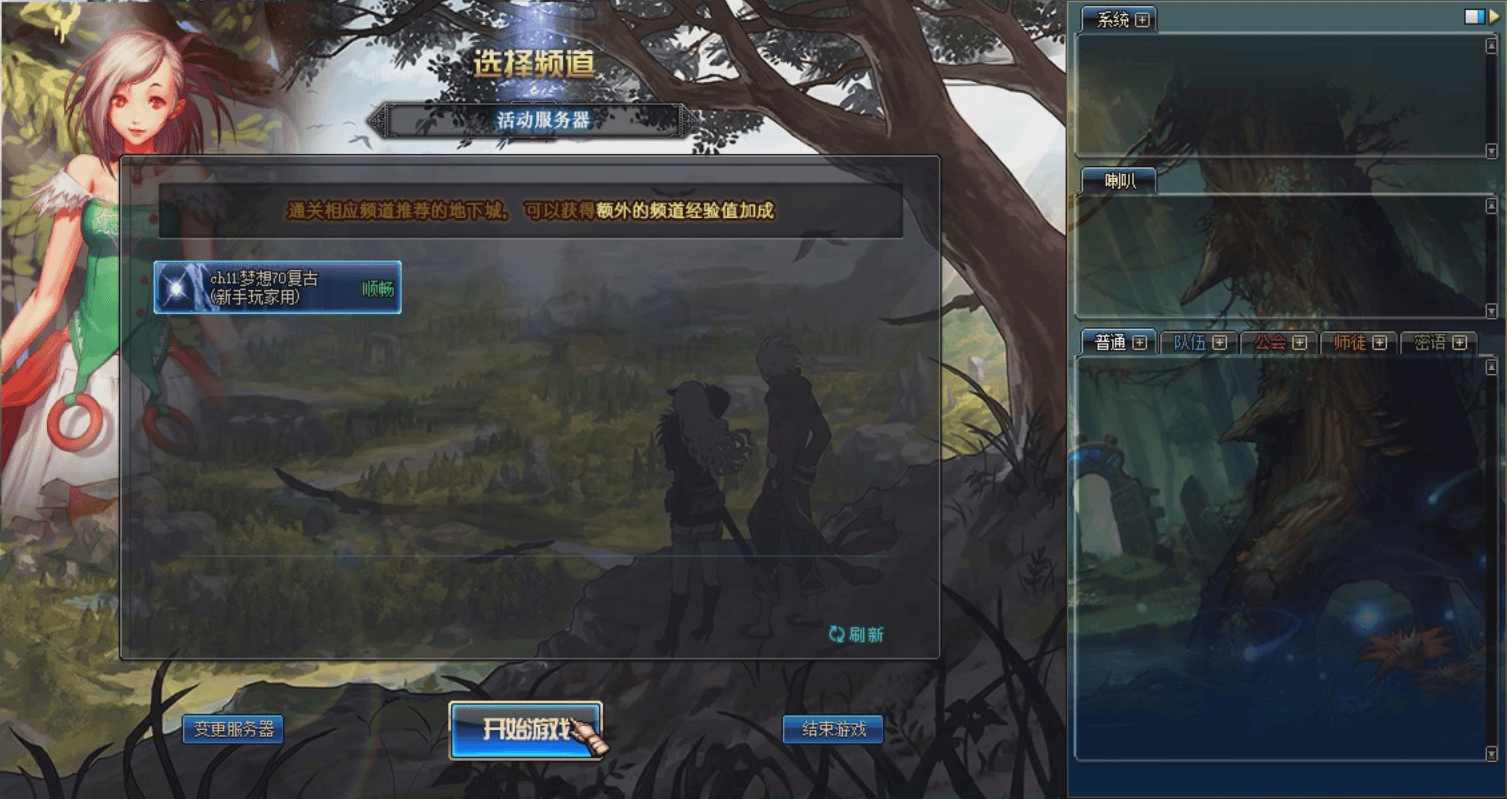Click the yellow arrow beside the chat toggle
Viewport: 1507px width, 799px height.
click(1495, 16)
